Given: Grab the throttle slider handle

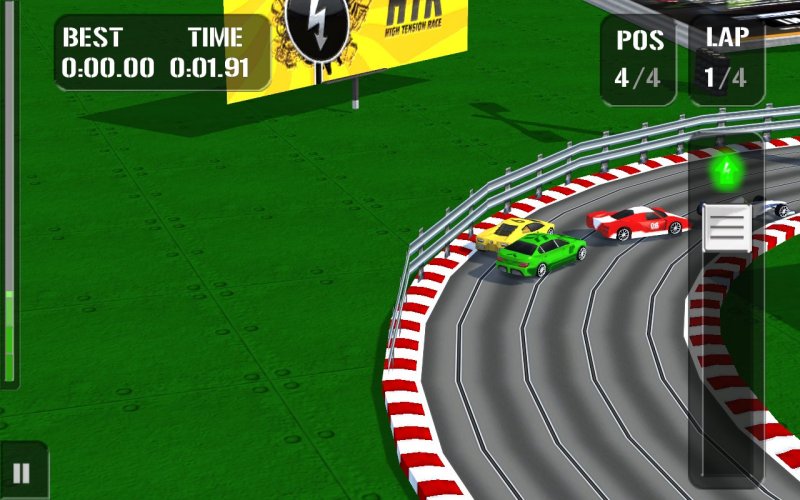Looking at the screenshot, I should coord(726,227).
